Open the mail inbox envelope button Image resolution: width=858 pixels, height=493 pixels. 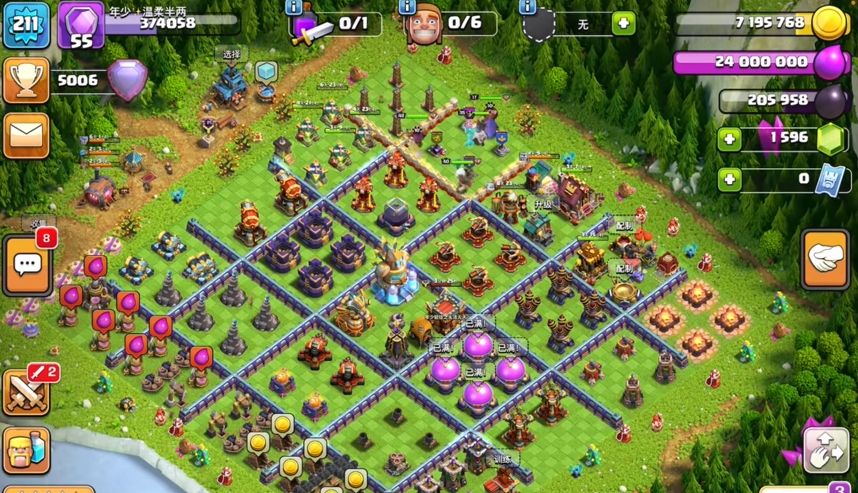point(27,135)
